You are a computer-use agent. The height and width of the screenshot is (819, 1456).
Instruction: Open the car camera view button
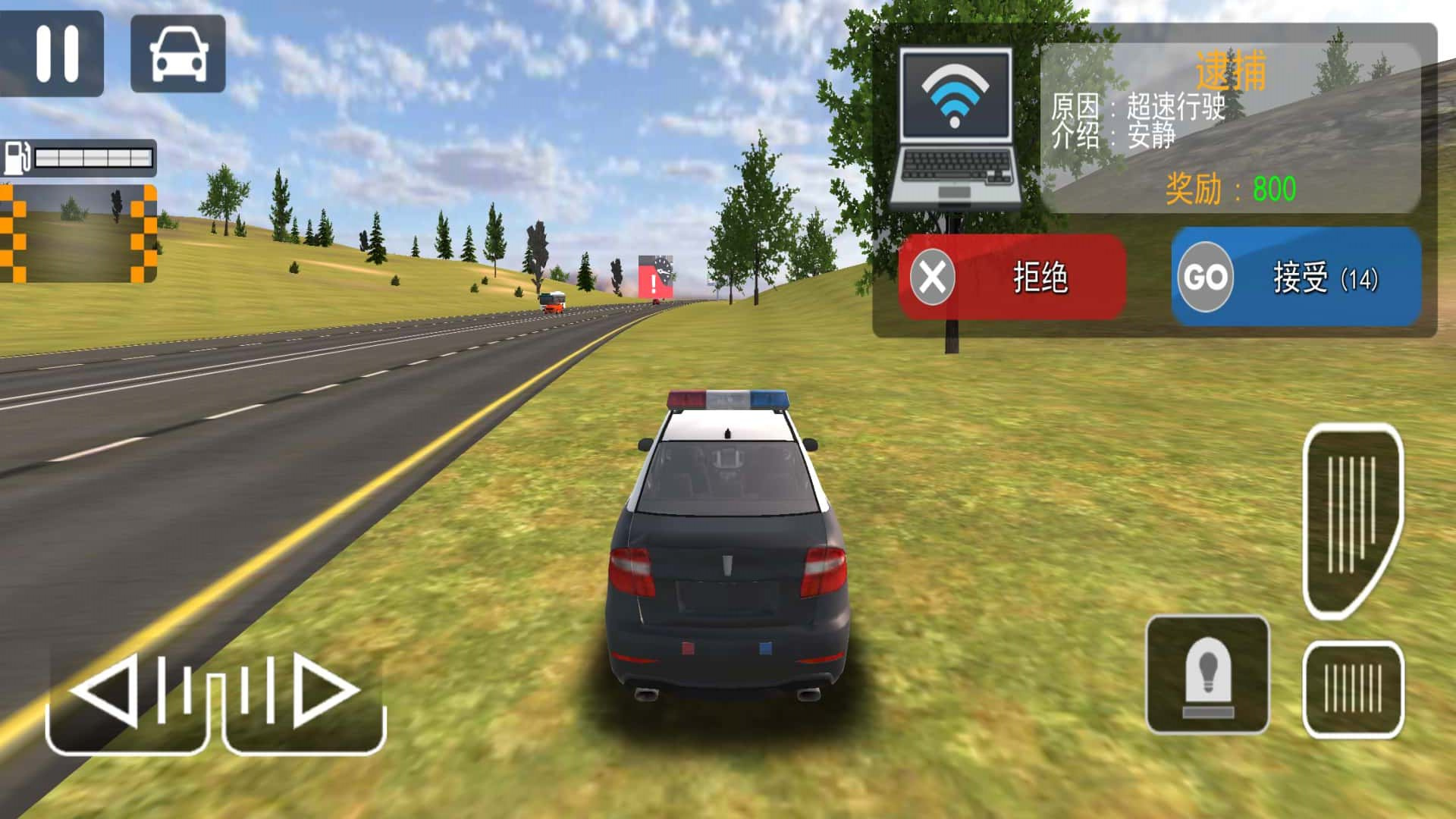(x=178, y=53)
